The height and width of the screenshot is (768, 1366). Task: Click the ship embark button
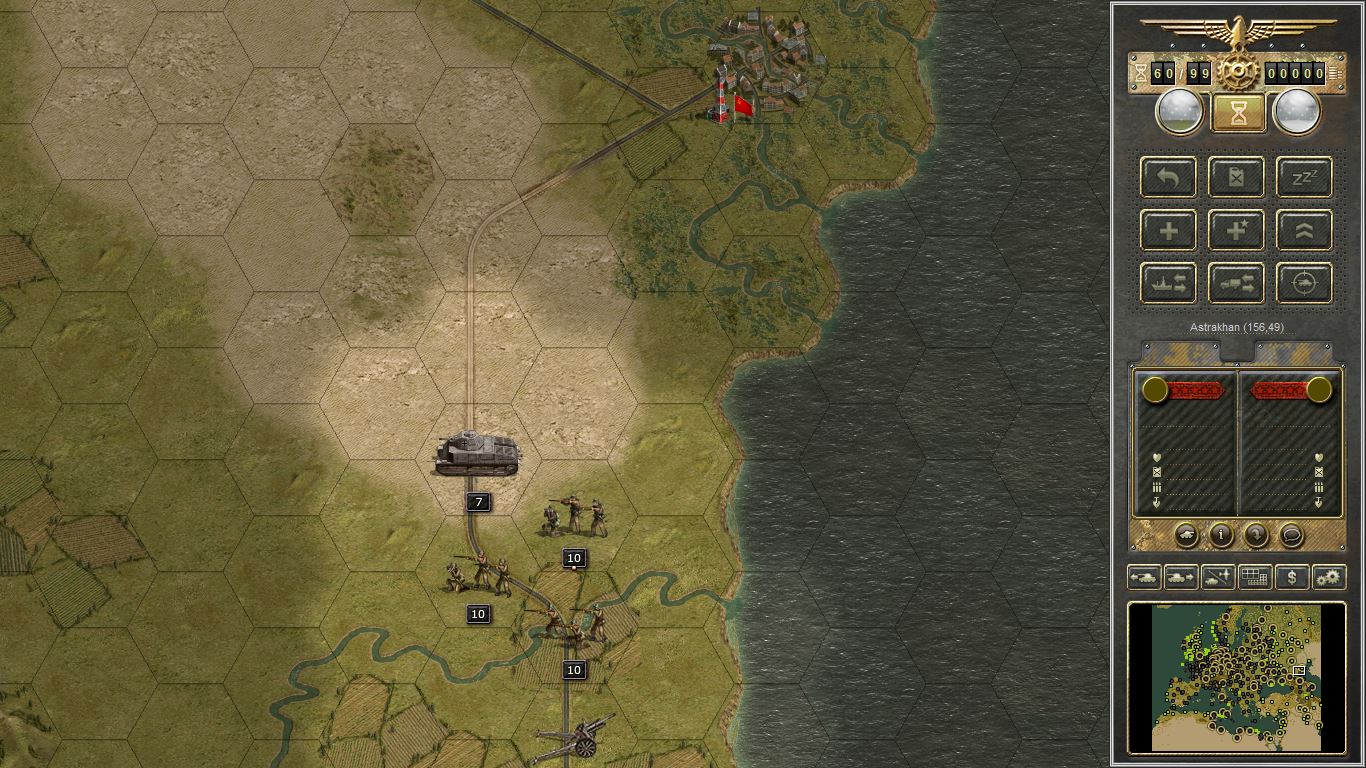pos(1169,284)
